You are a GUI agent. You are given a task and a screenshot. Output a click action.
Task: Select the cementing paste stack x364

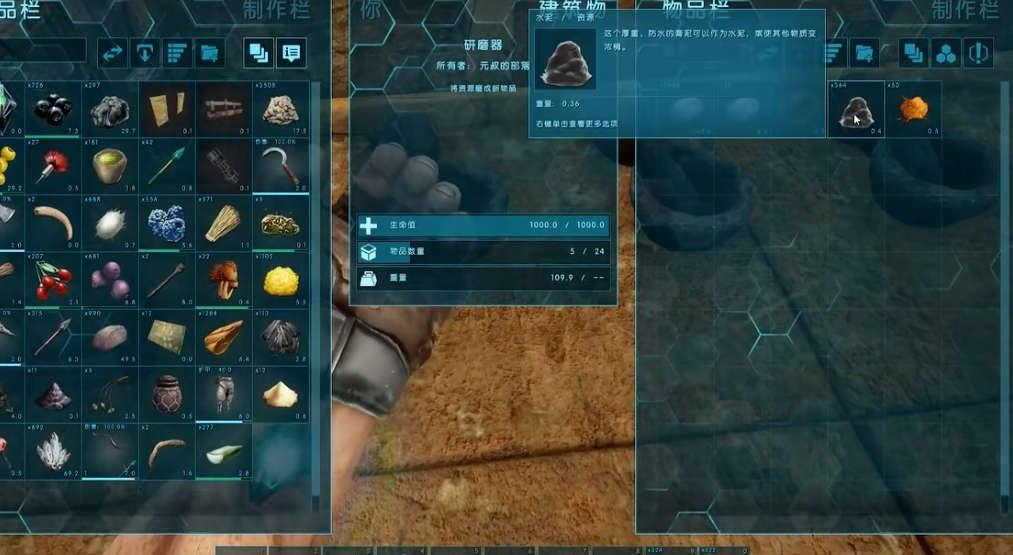click(x=855, y=109)
